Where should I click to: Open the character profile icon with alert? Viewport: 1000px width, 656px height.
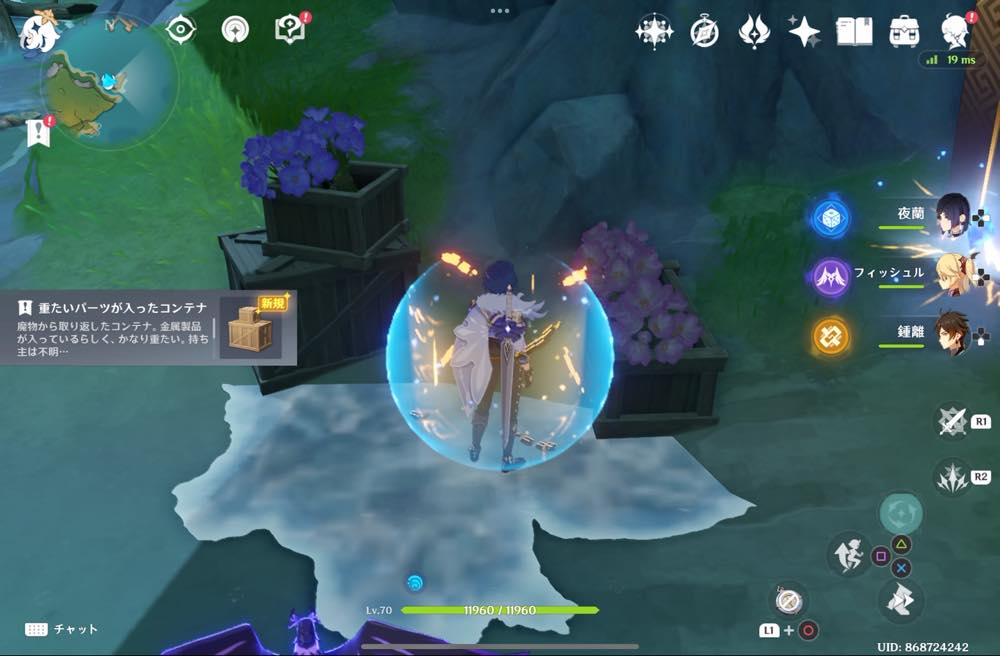tap(956, 32)
